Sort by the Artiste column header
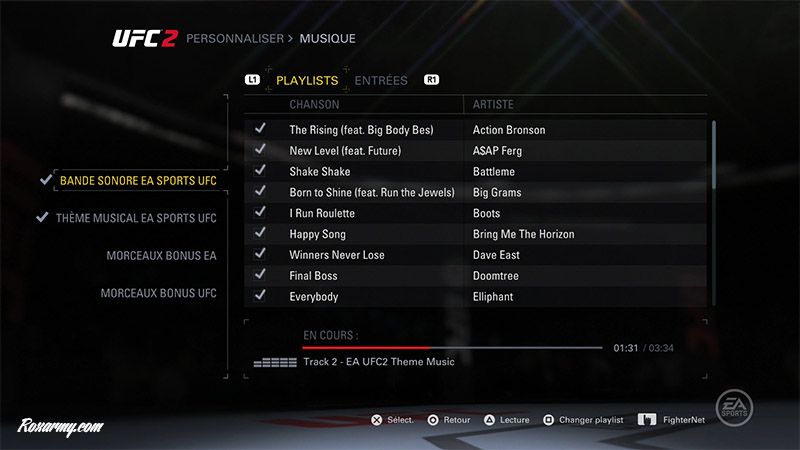This screenshot has width=800, height=450. click(x=492, y=104)
